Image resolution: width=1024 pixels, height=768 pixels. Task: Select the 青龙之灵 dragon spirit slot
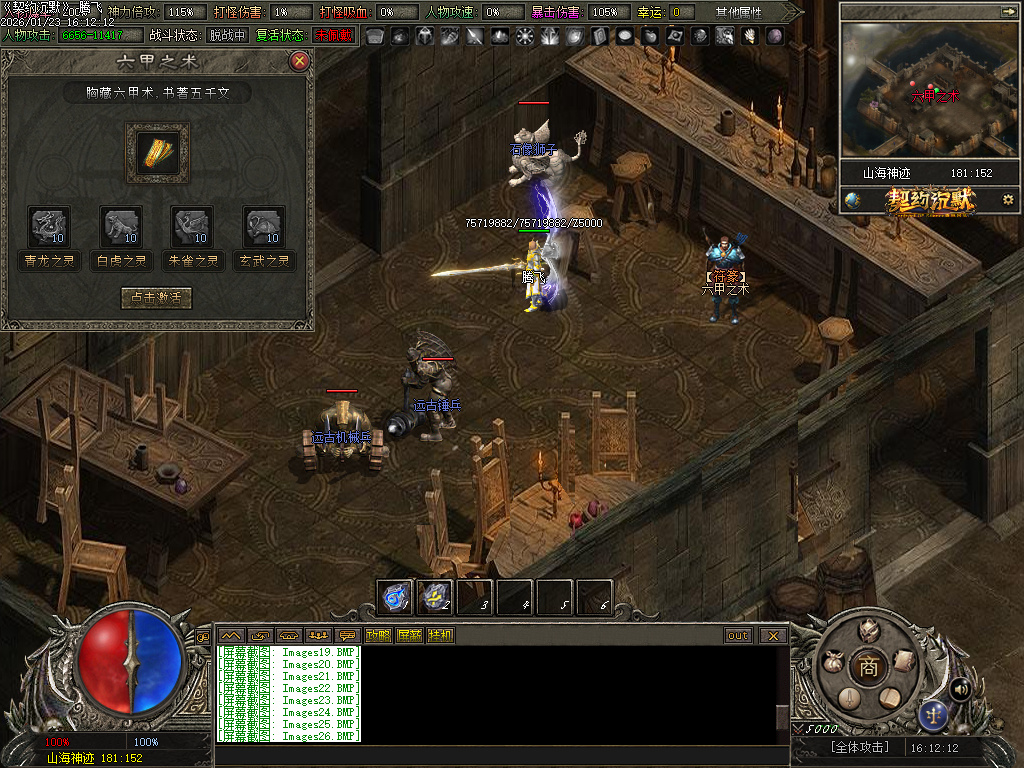click(x=50, y=226)
